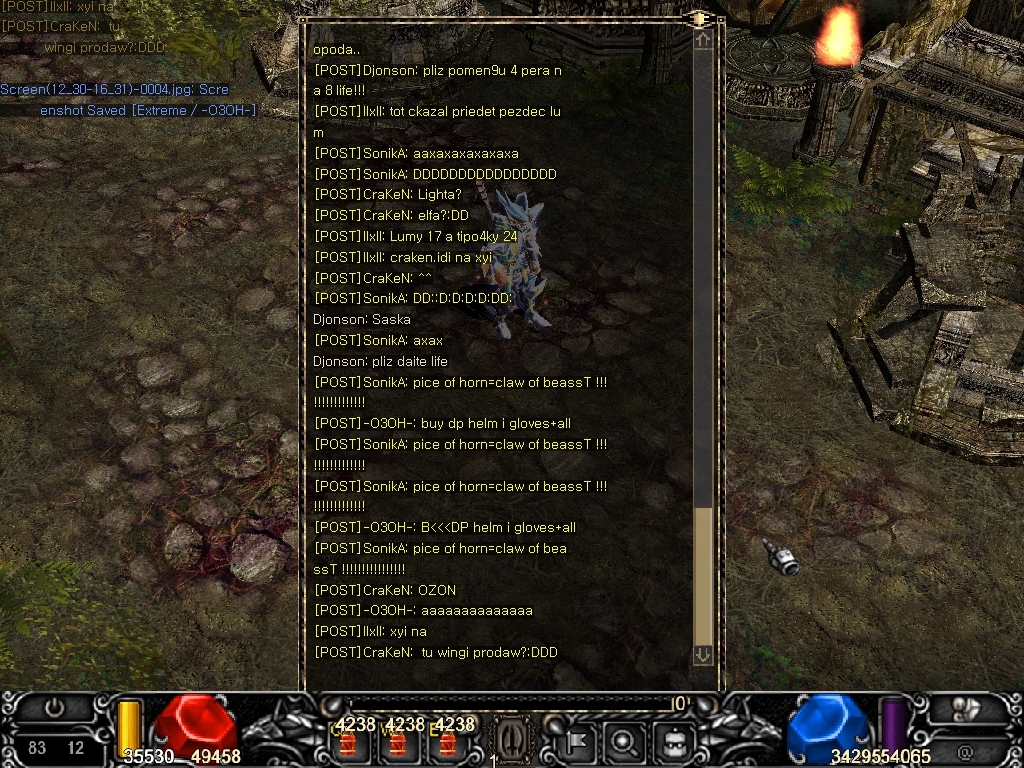Click the top-right figure icon button in HUD
The height and width of the screenshot is (768, 1024).
(963, 708)
